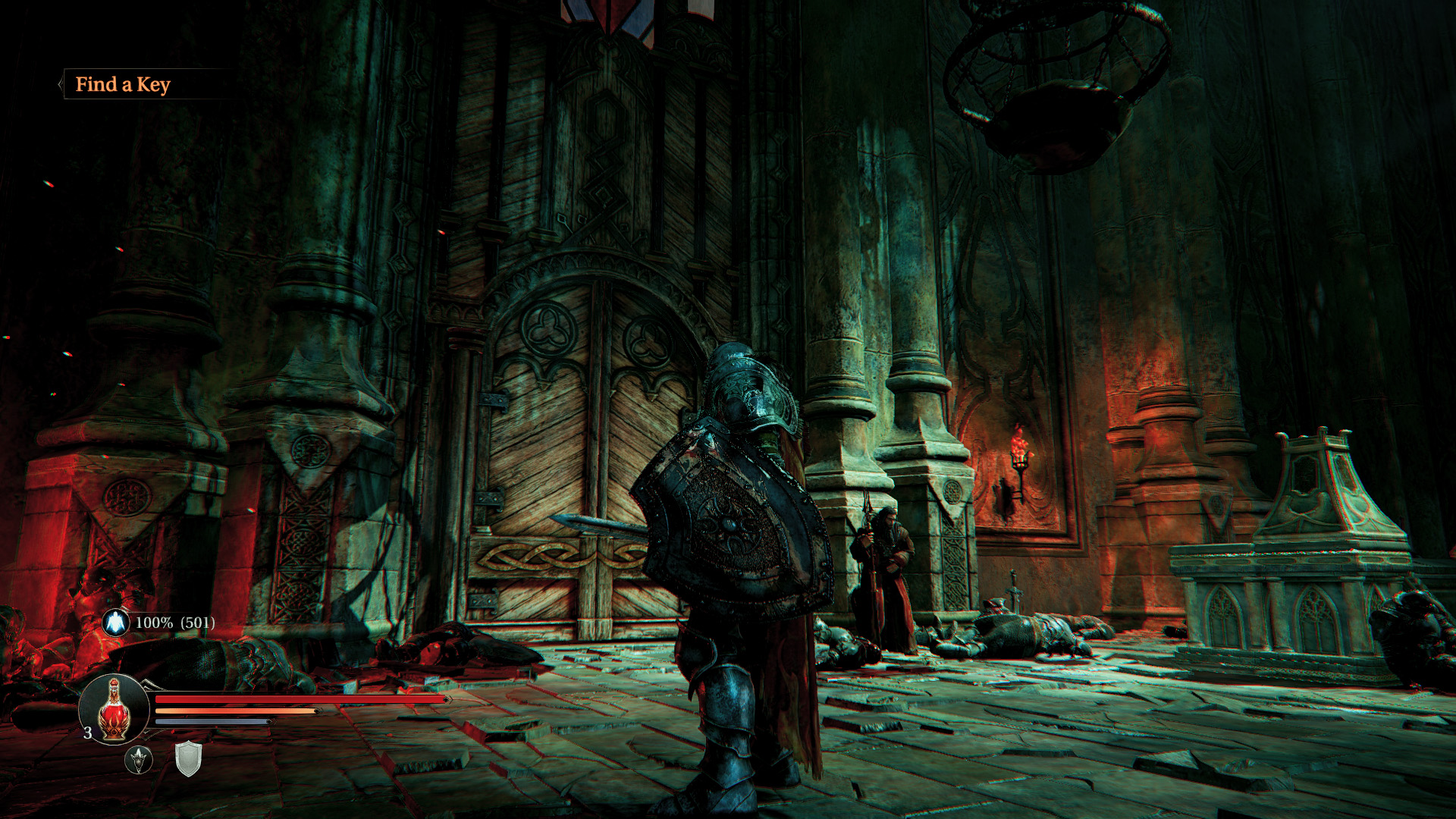Activate the dark spiked spell icon
1456x819 pixels.
tap(139, 759)
